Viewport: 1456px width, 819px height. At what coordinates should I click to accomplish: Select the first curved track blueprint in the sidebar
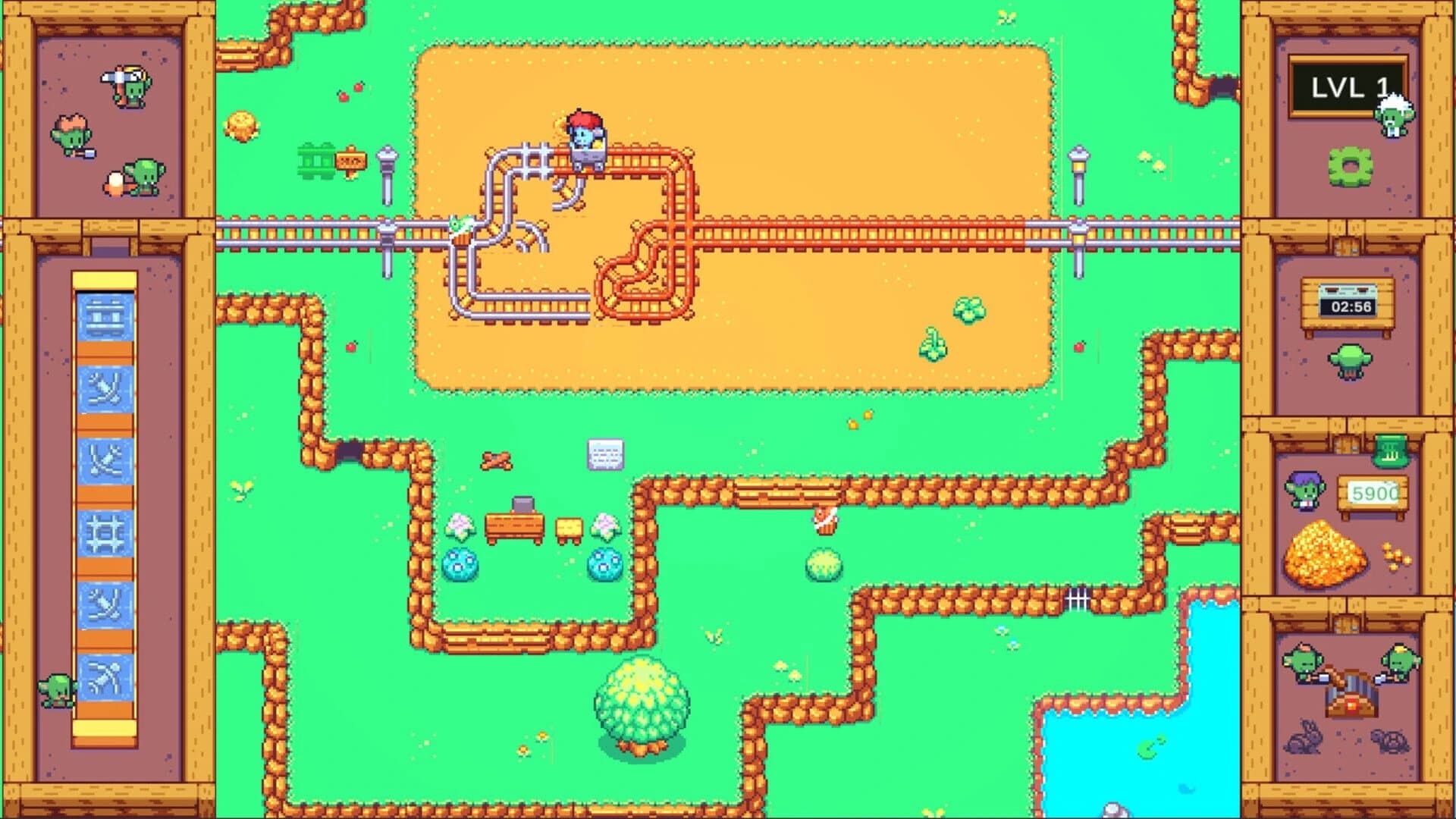point(105,388)
